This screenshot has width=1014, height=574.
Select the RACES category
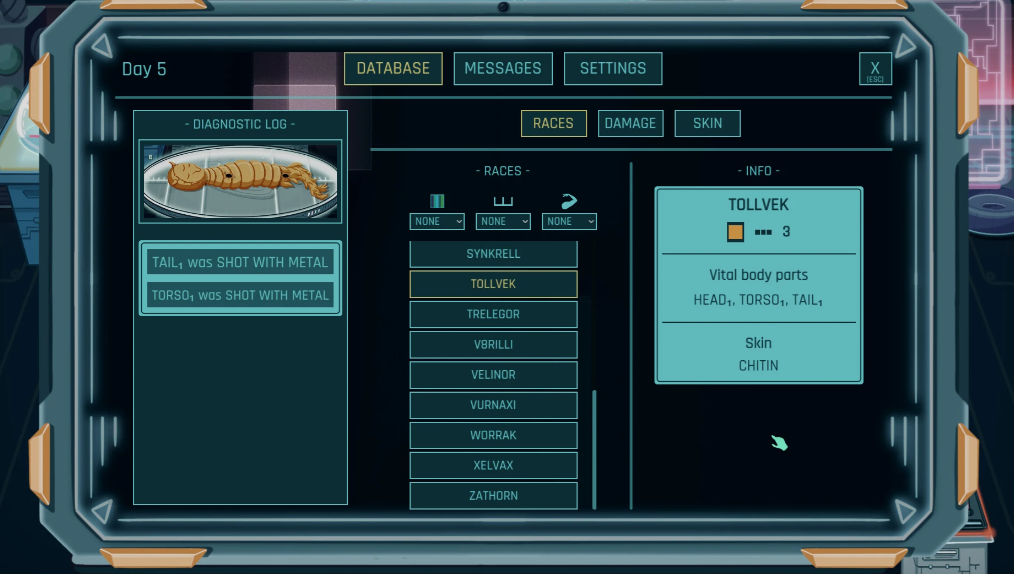[x=553, y=123]
